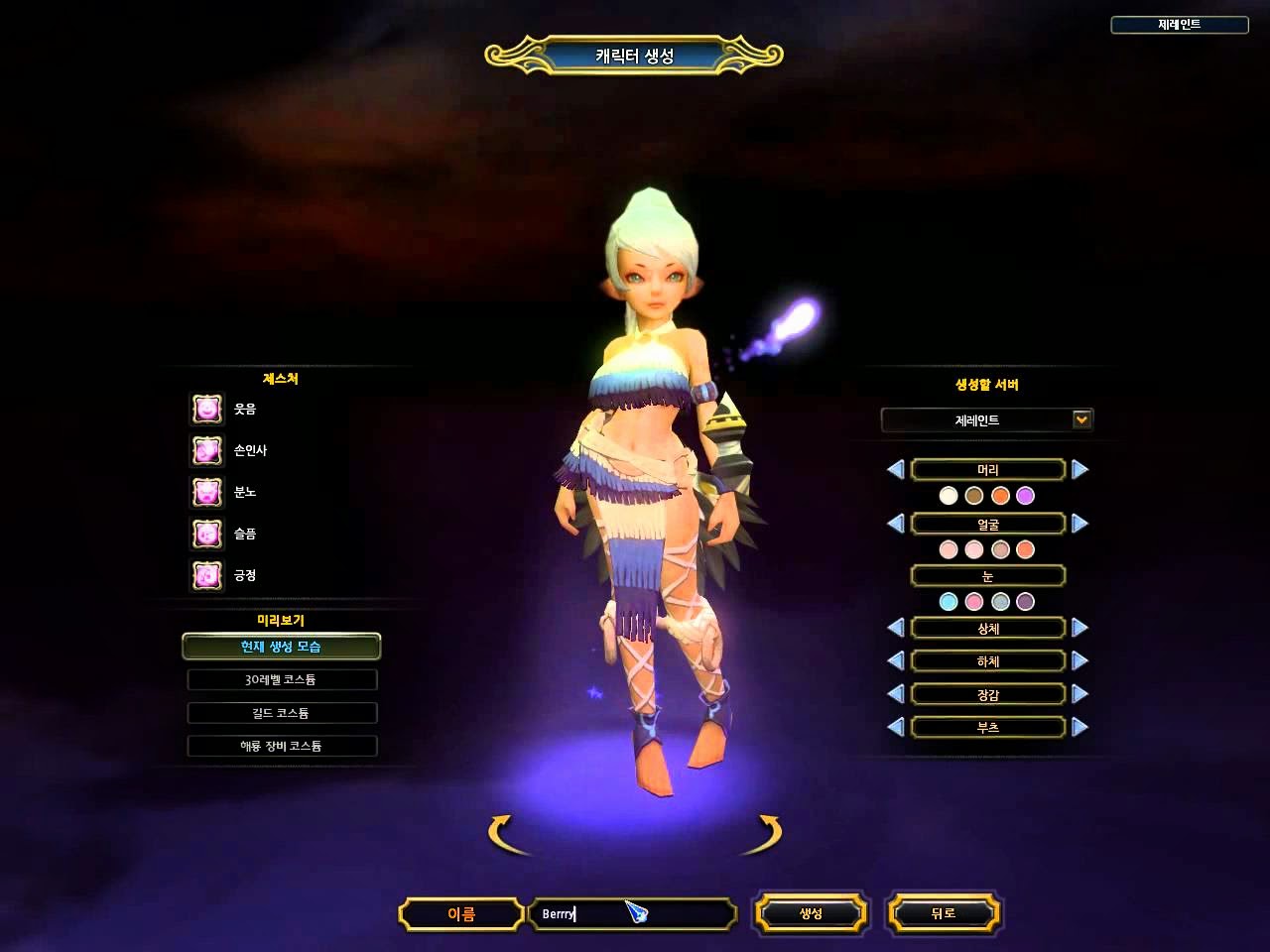Select the 긍정 (positive) gesture icon
This screenshot has height=952, width=1270.
click(x=205, y=576)
